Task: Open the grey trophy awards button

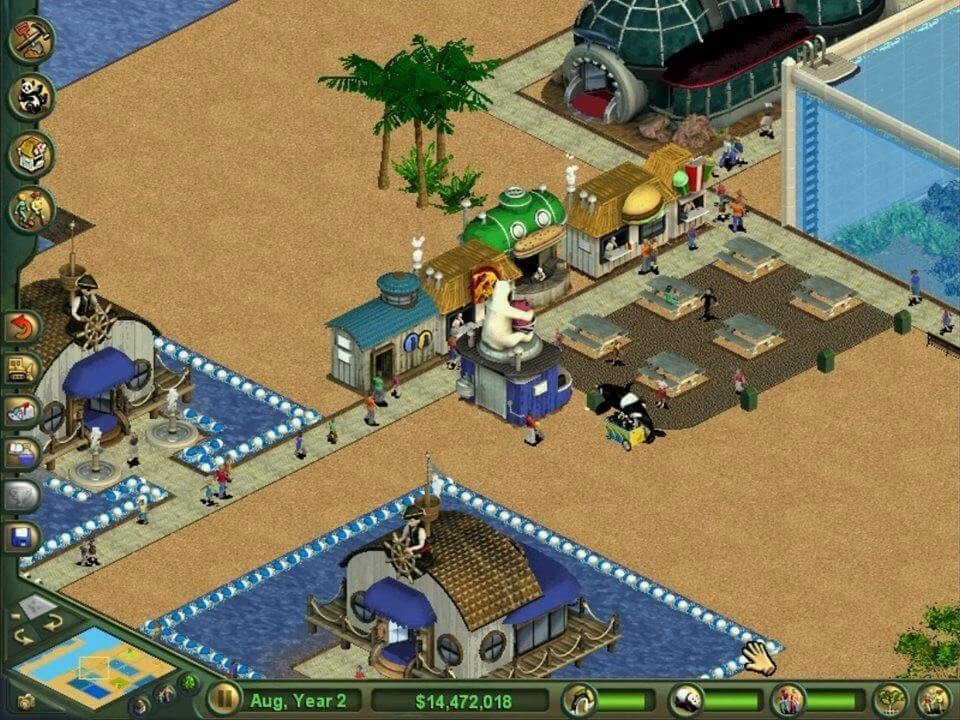Action: coord(22,495)
